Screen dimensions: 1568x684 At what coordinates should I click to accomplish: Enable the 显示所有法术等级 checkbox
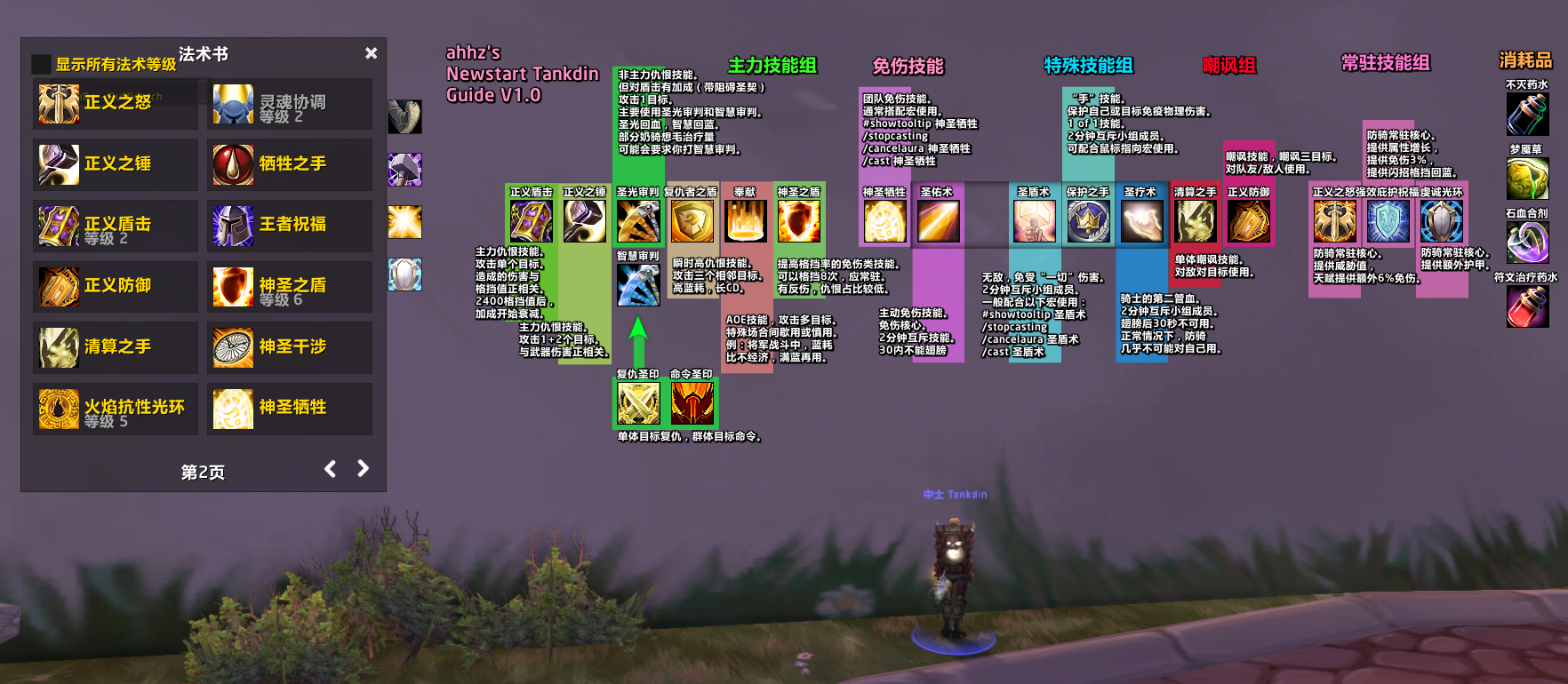click(39, 64)
